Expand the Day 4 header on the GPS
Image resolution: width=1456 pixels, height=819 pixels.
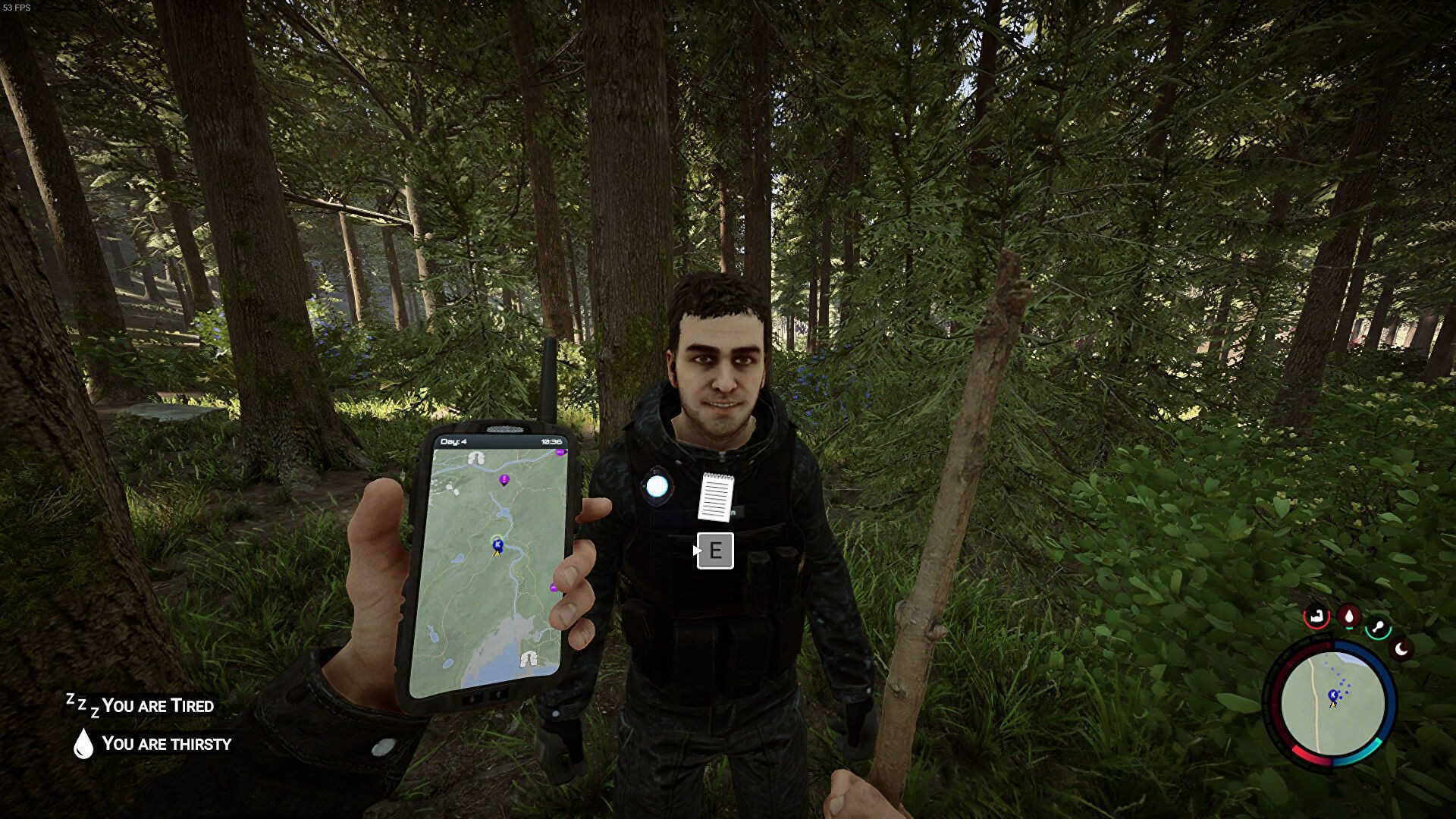pyautogui.click(x=452, y=441)
